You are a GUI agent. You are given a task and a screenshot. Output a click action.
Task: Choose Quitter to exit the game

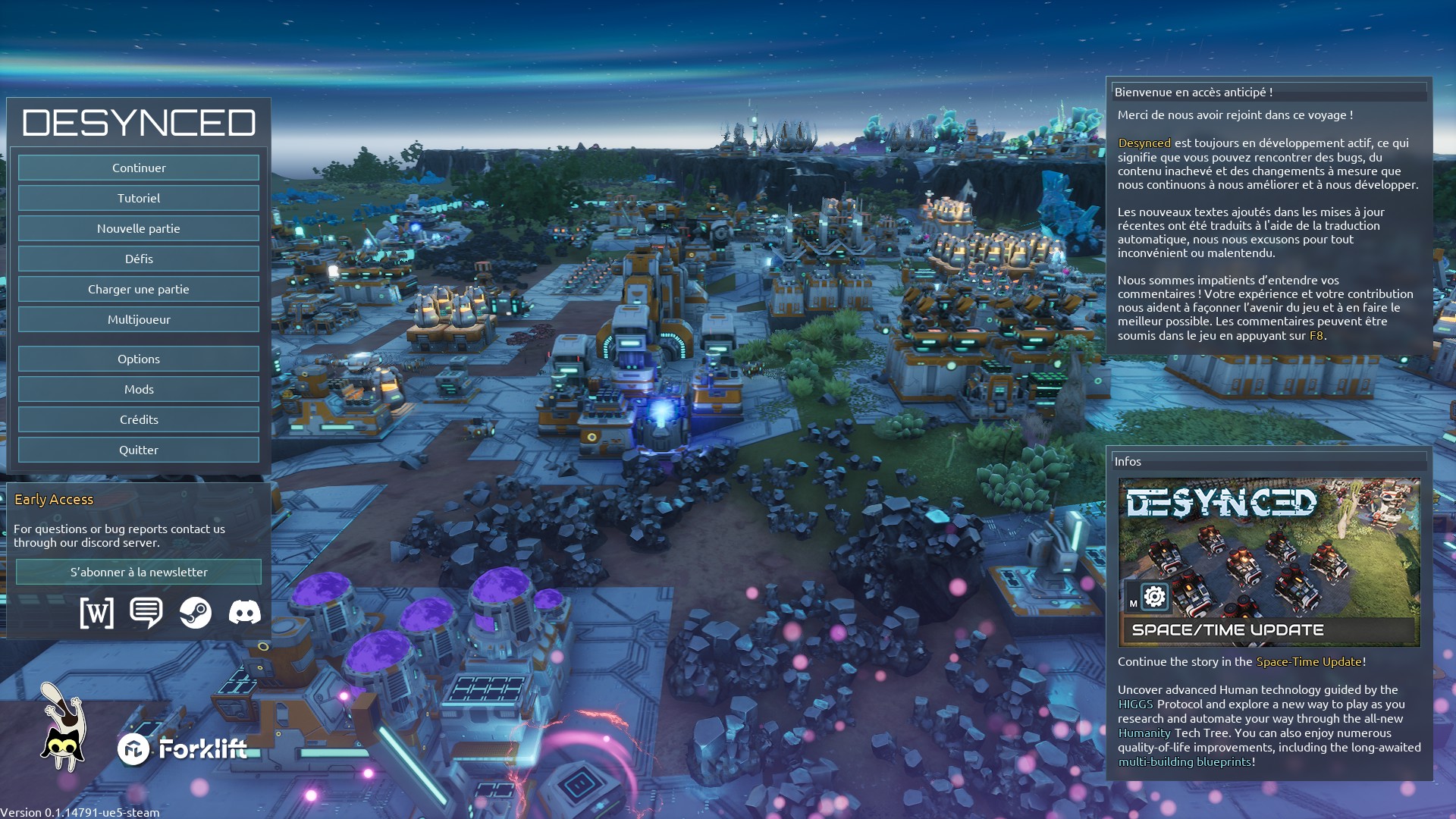pos(139,450)
